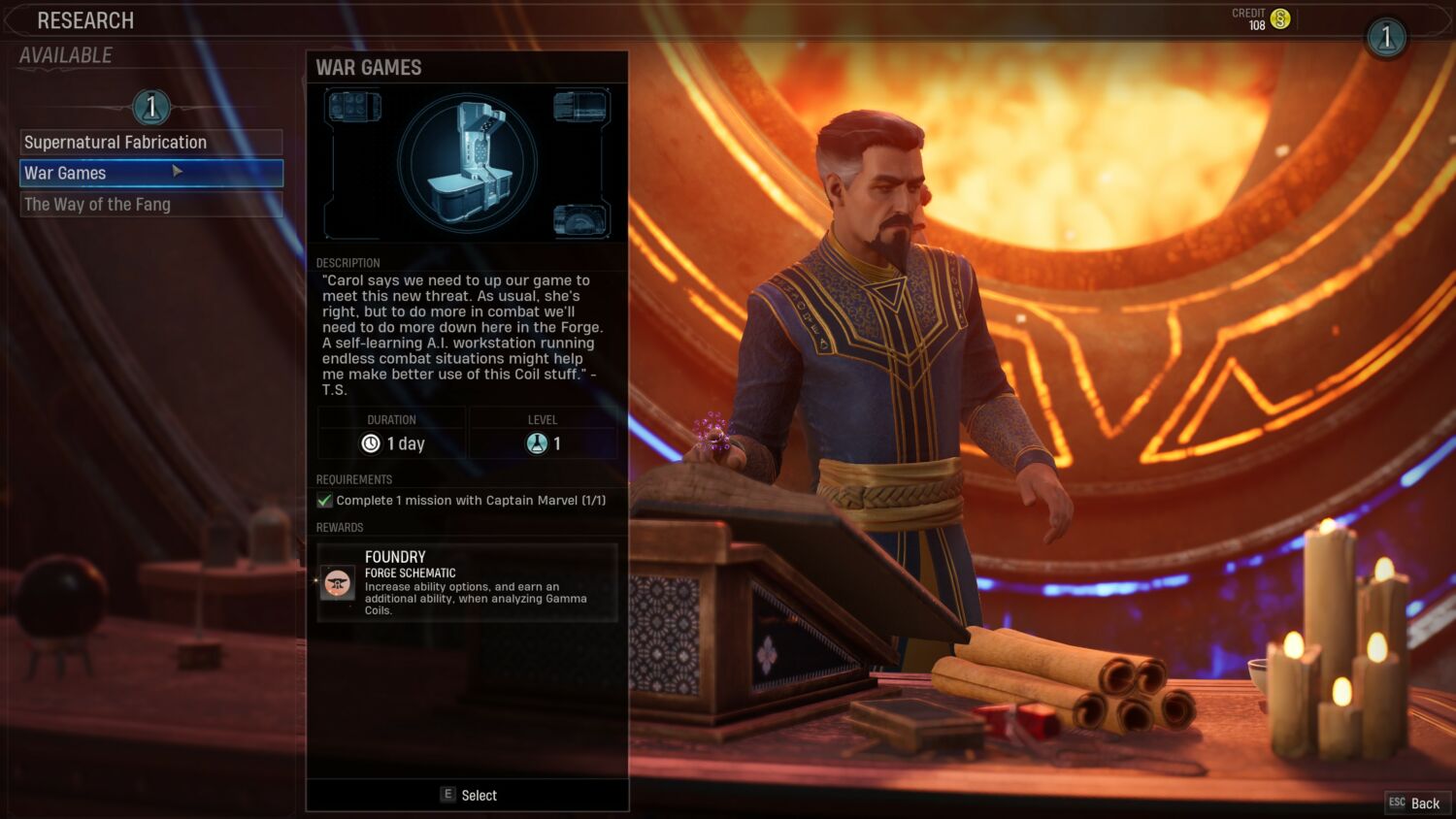Choose the War Games research entry
The height and width of the screenshot is (819, 1456).
pos(151,174)
